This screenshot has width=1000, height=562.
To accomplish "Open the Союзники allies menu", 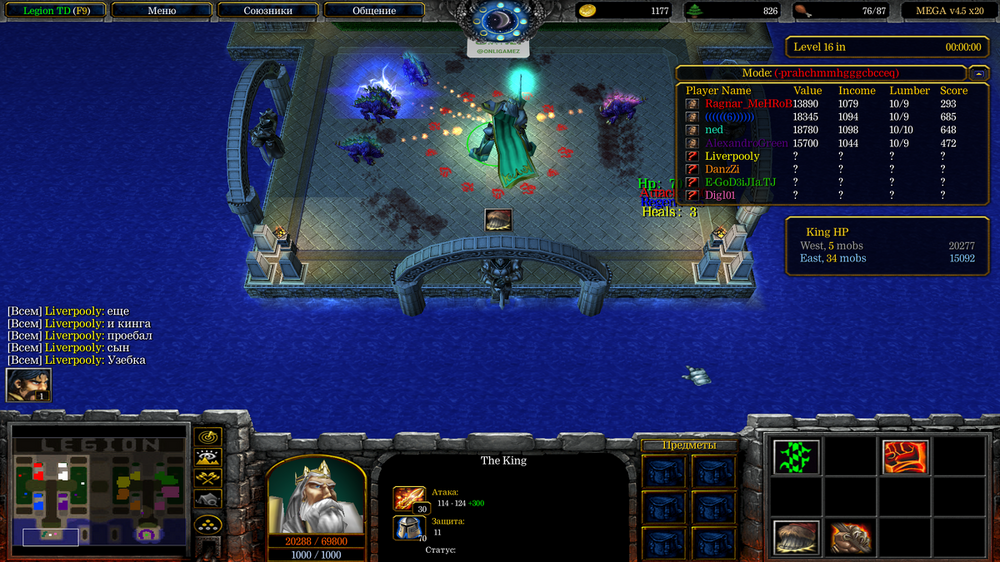I will [268, 11].
